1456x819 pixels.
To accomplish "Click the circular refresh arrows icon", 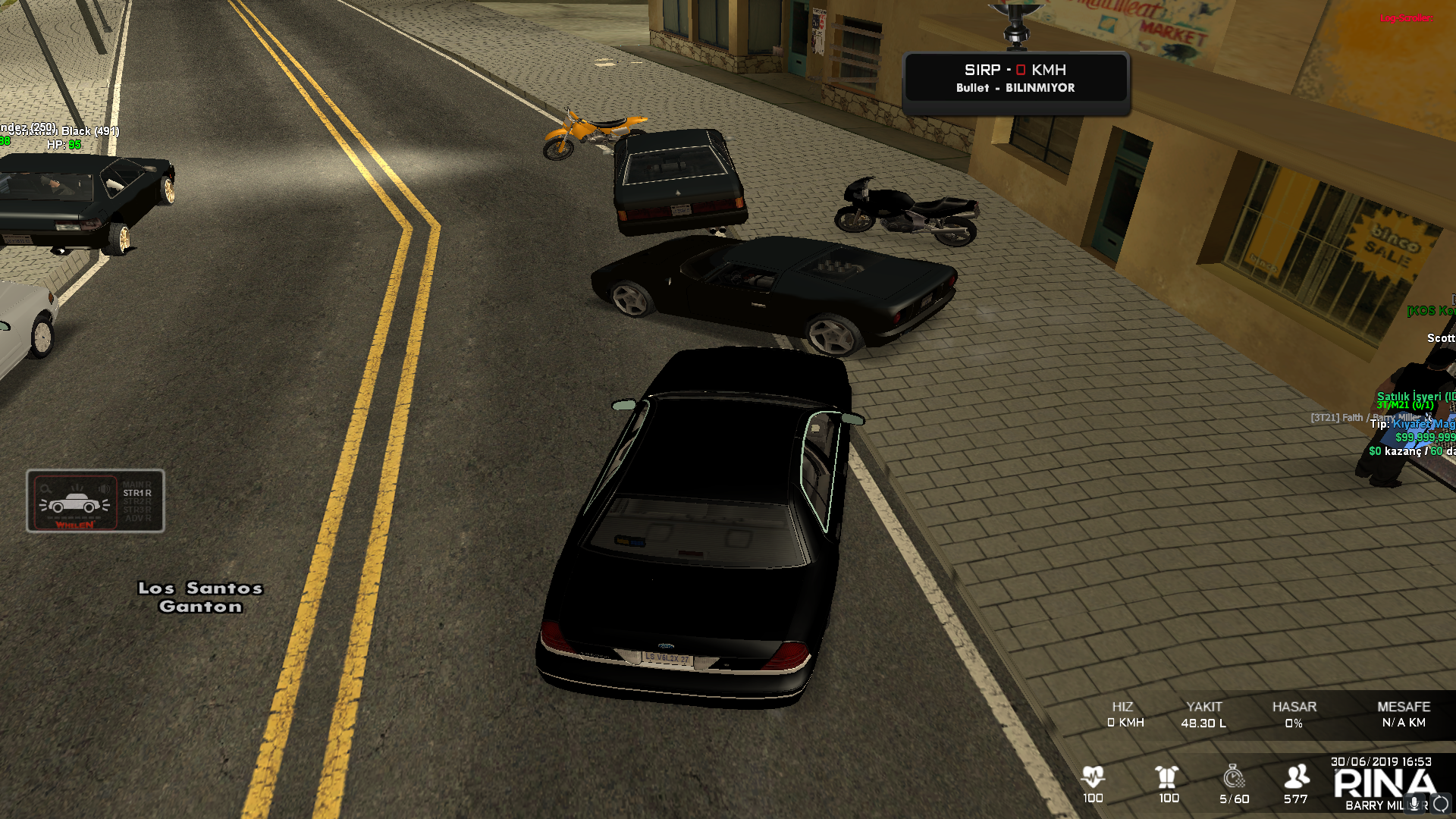I will 1441,804.
